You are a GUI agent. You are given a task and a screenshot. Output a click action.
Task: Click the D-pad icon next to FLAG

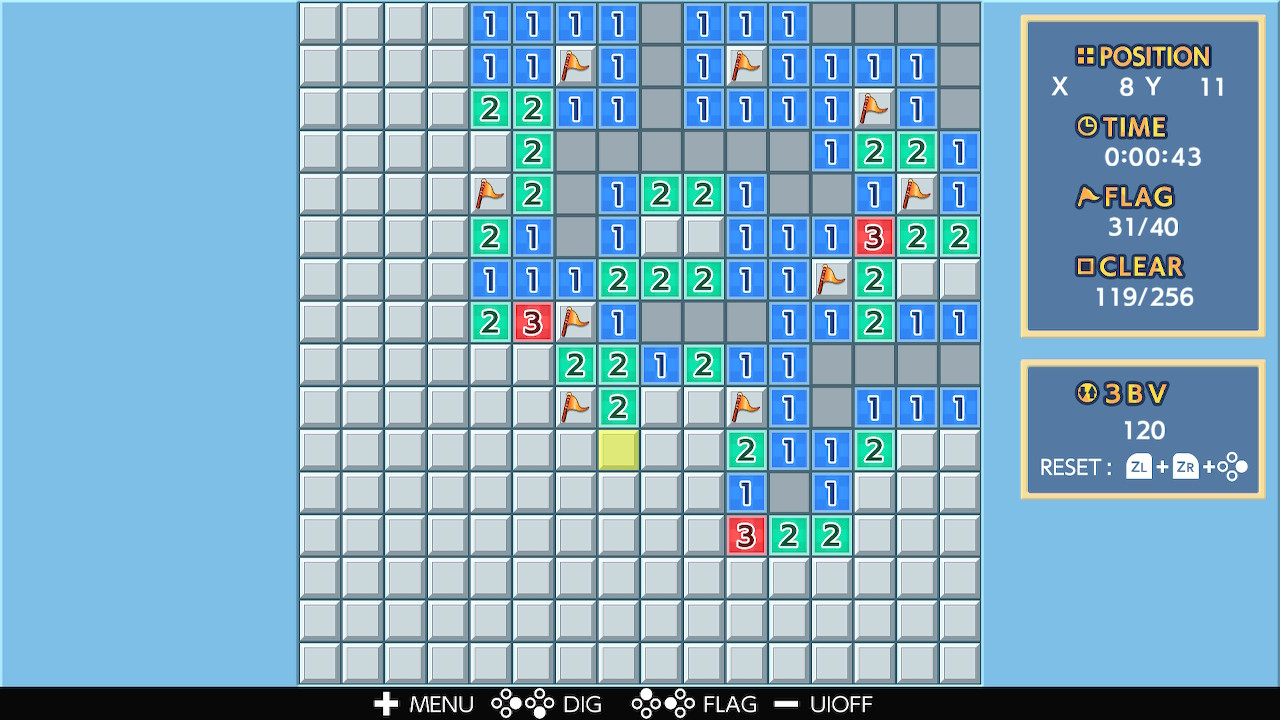click(661, 704)
